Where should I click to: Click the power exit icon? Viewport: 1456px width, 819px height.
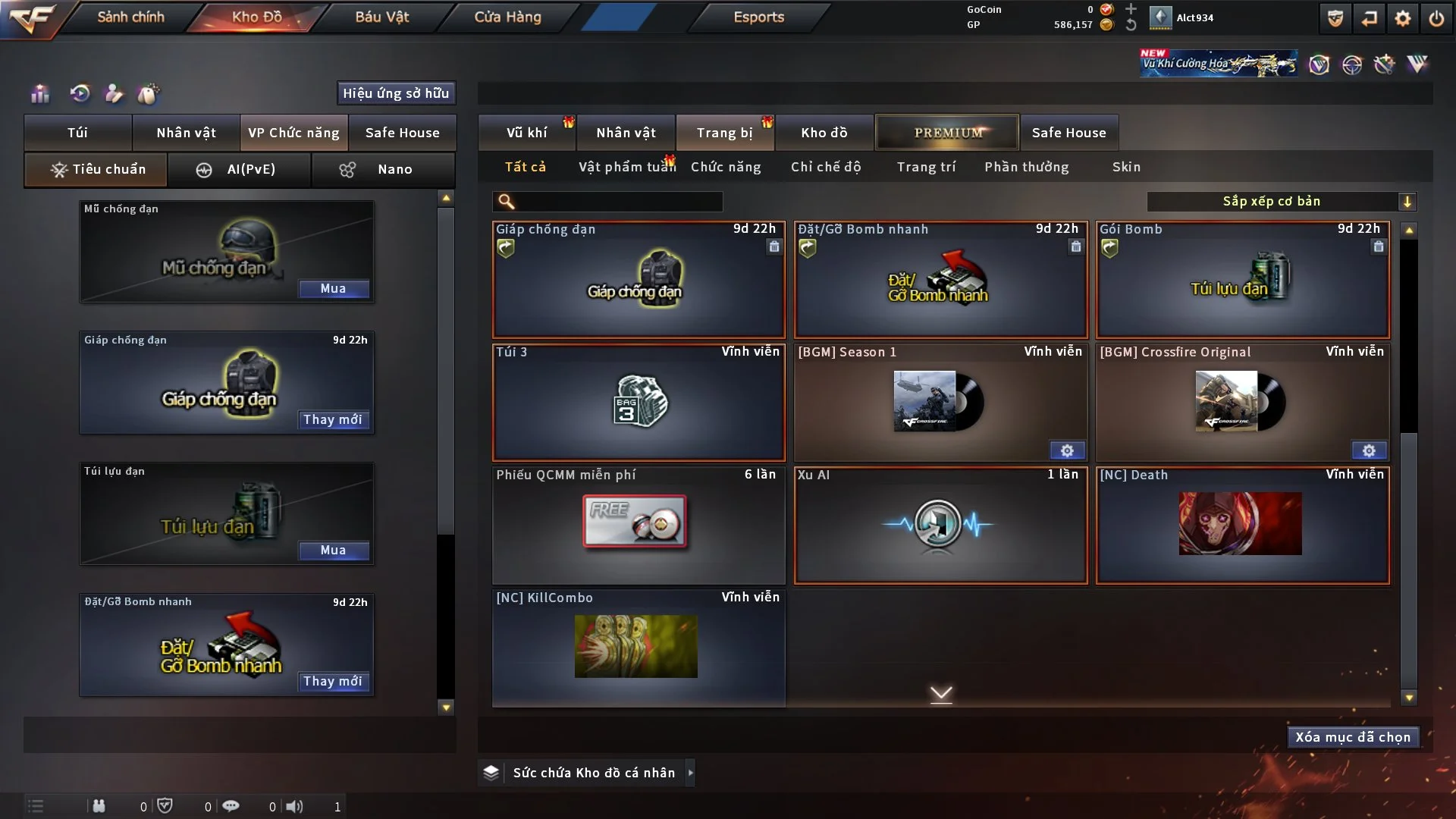click(1436, 18)
